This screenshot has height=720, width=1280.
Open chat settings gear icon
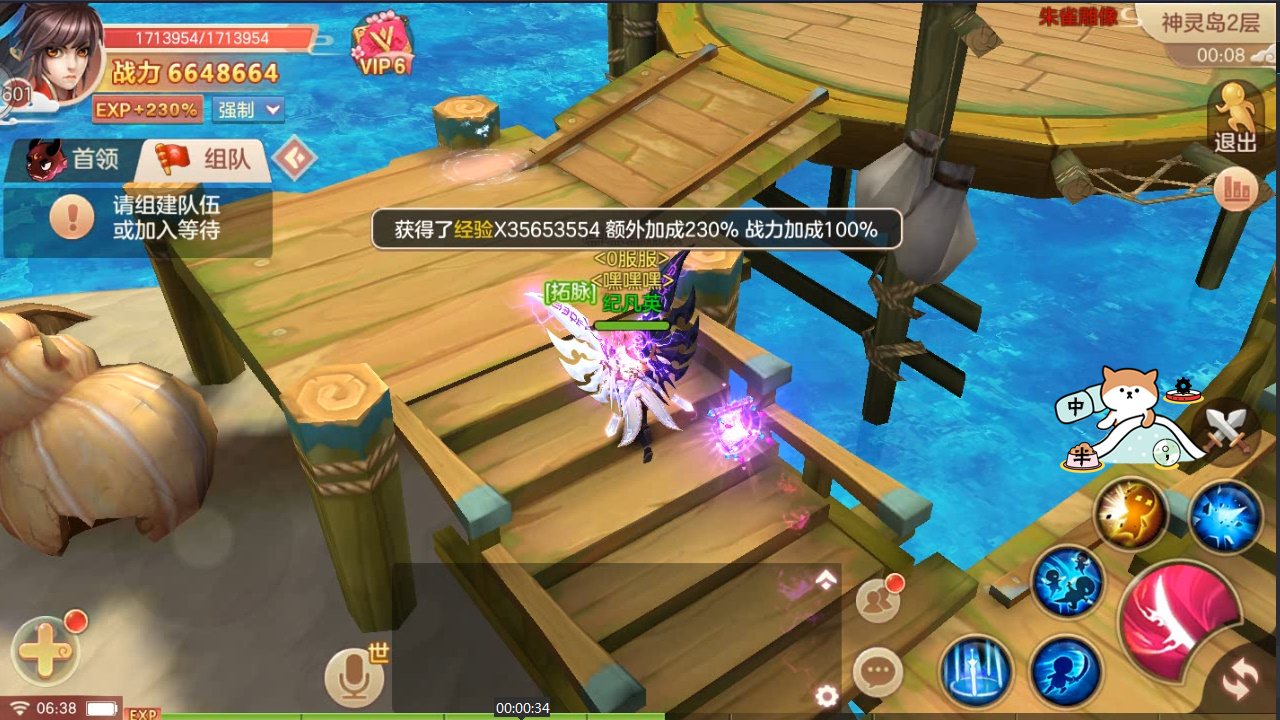tap(826, 696)
